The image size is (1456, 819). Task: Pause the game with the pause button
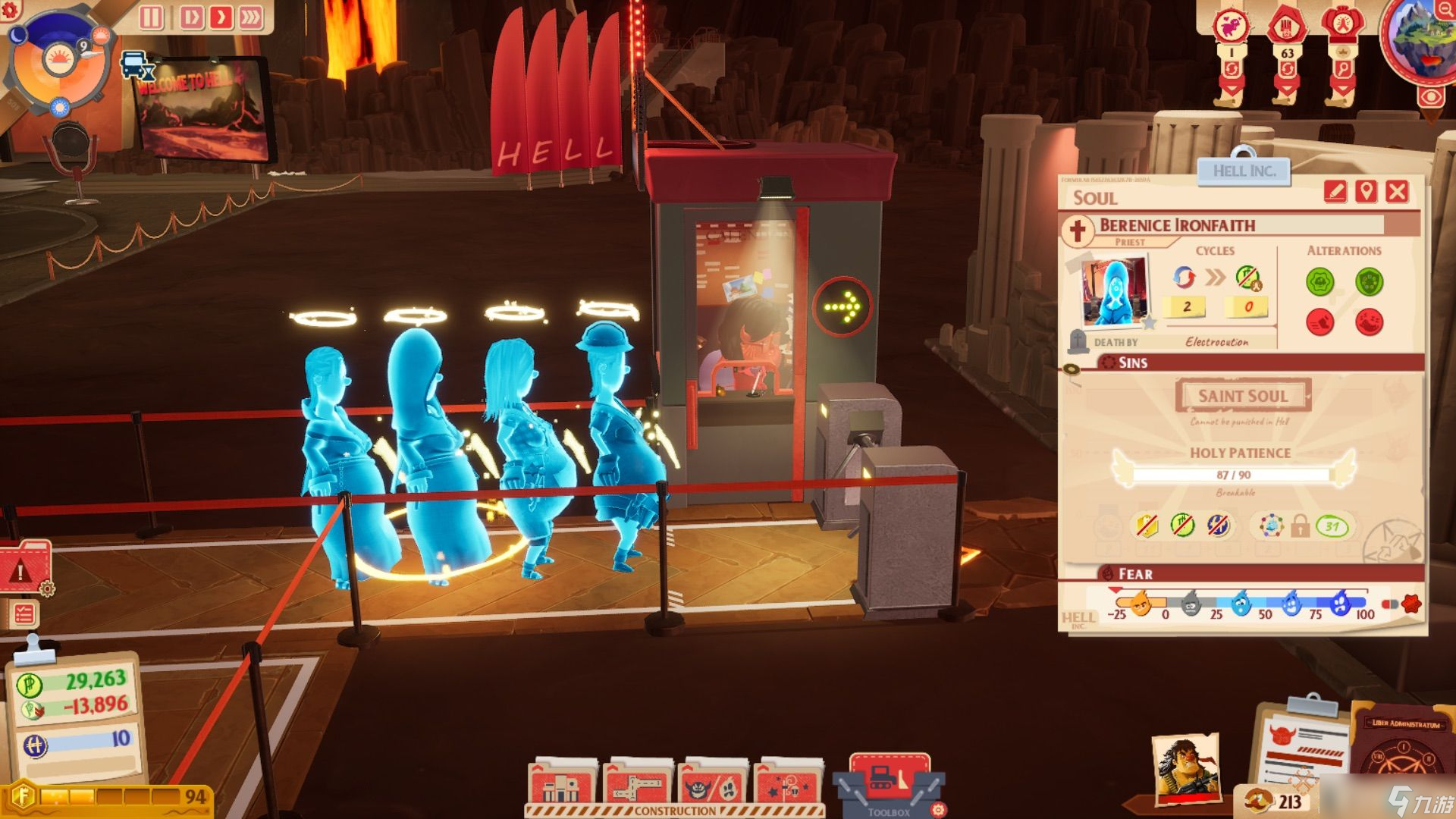click(x=151, y=17)
